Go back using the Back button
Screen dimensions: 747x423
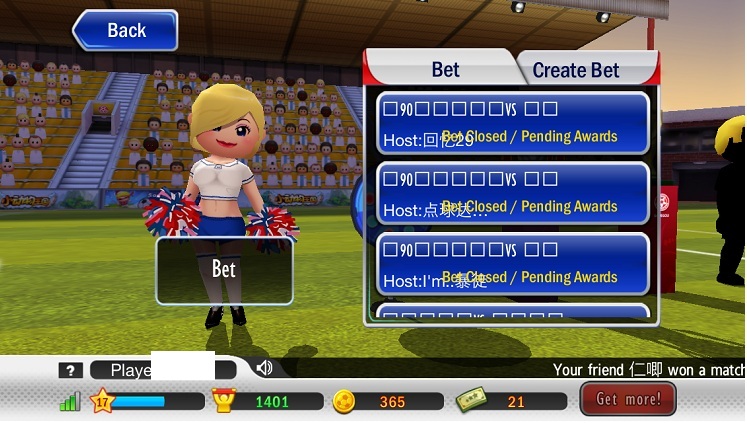click(x=126, y=31)
